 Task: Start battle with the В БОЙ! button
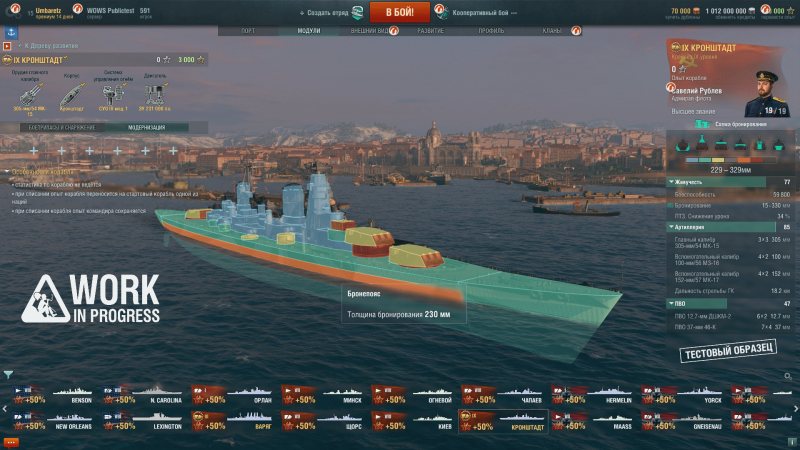click(x=400, y=12)
